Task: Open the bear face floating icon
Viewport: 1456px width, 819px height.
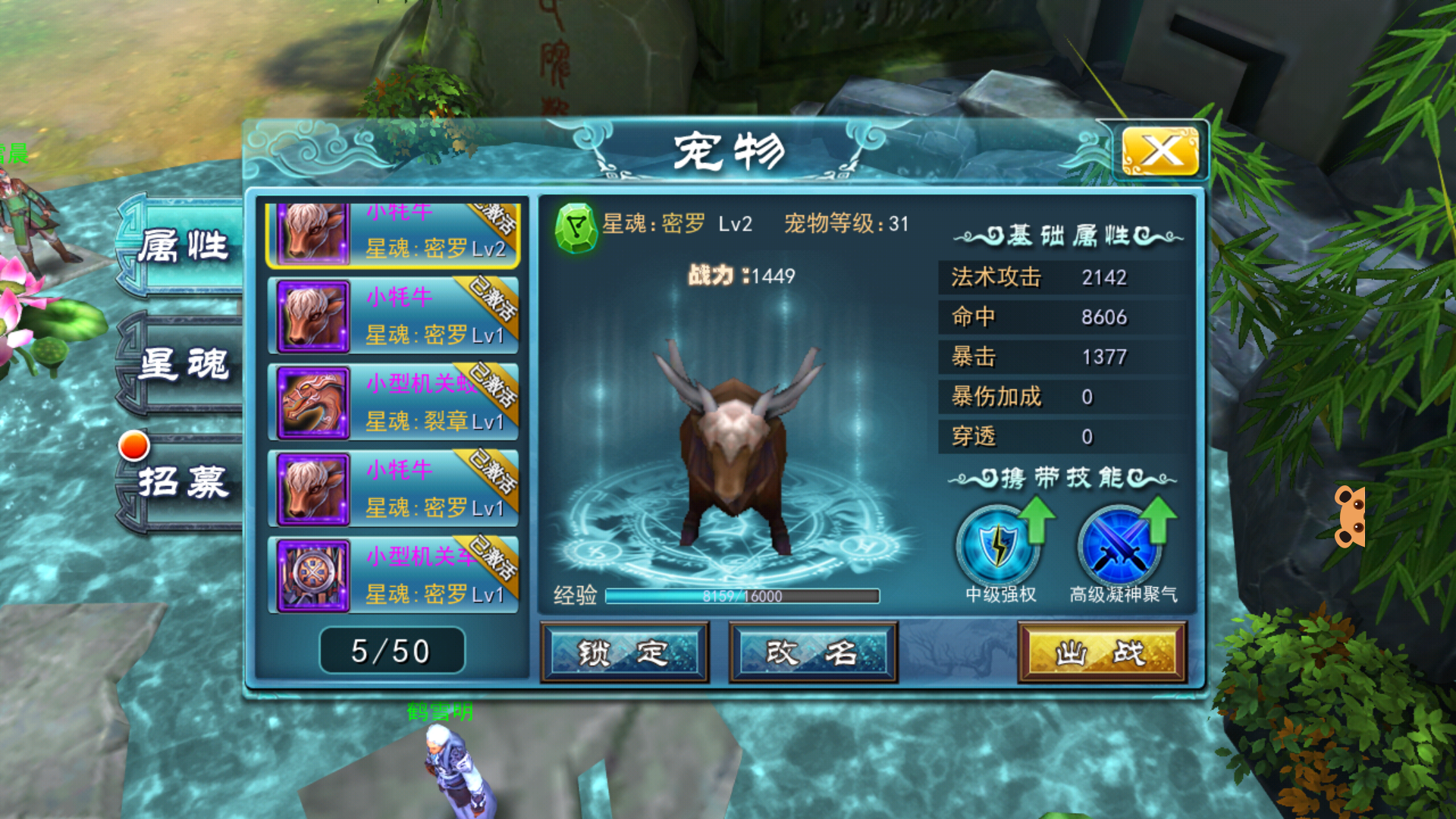Action: pyautogui.click(x=1351, y=517)
